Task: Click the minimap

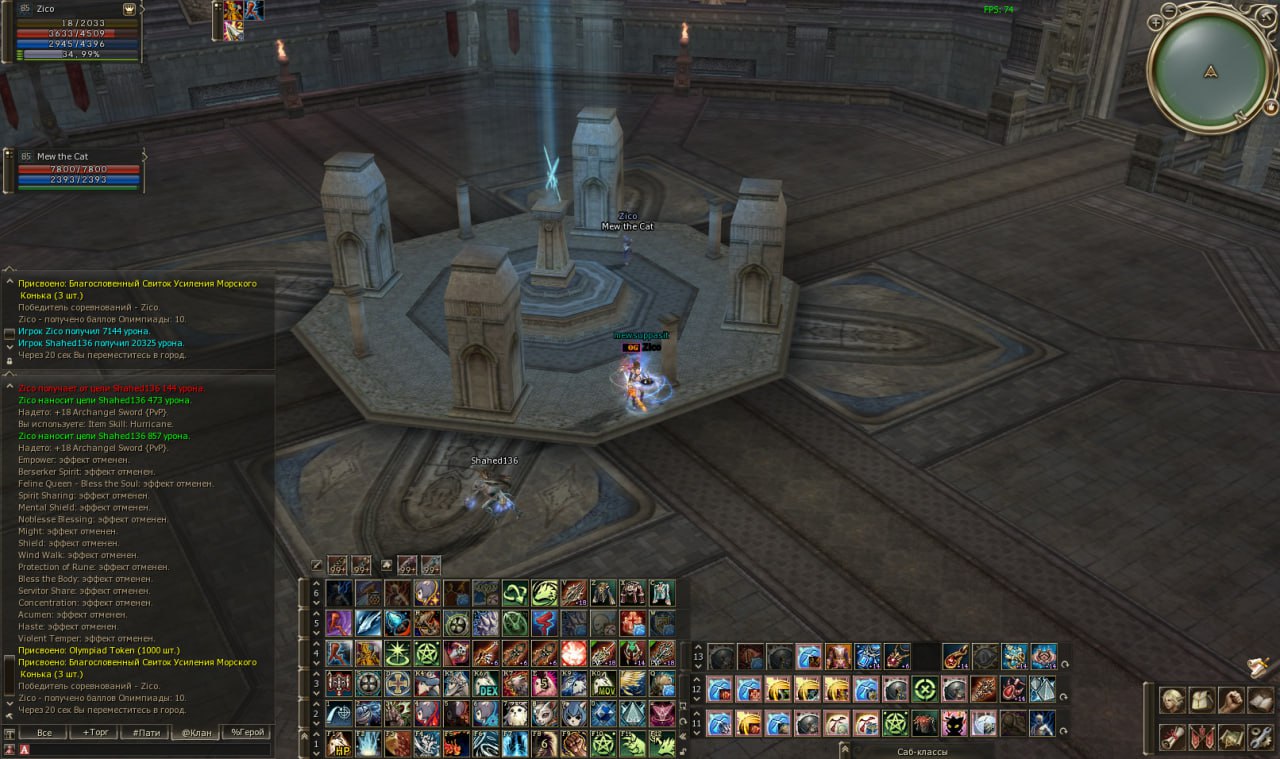Action: [1210, 70]
